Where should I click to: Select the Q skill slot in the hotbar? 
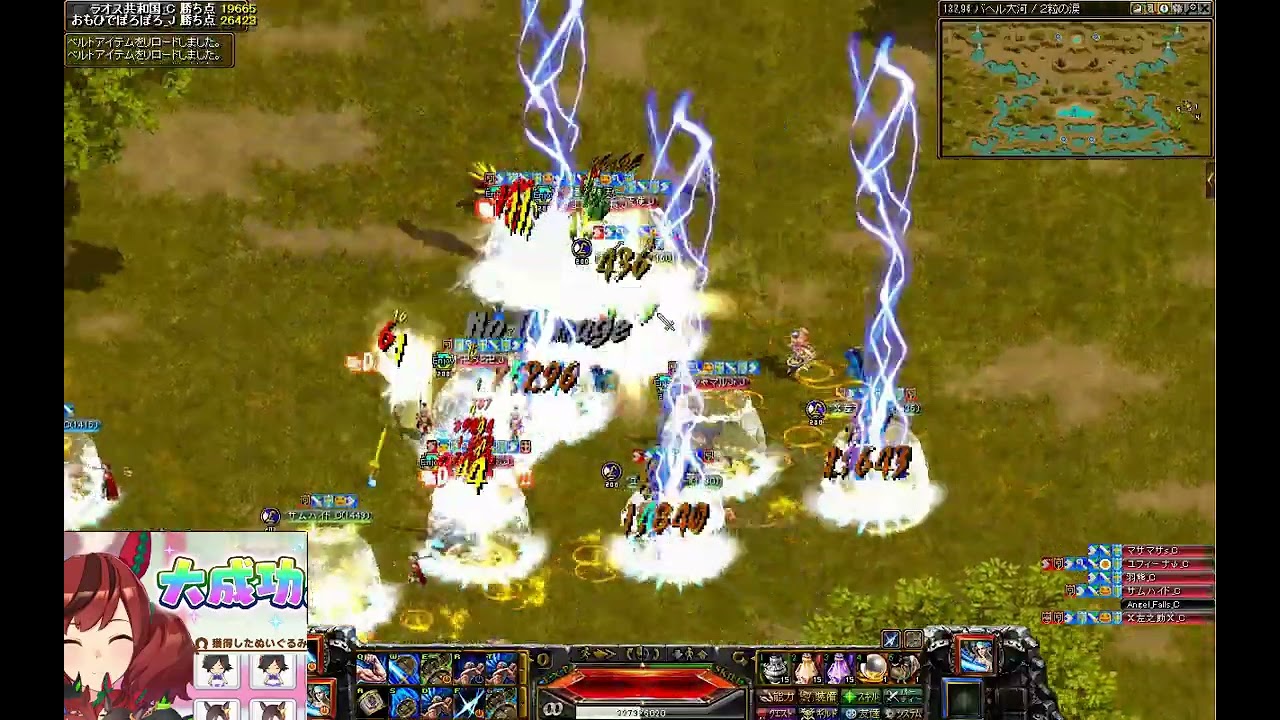tap(372, 668)
